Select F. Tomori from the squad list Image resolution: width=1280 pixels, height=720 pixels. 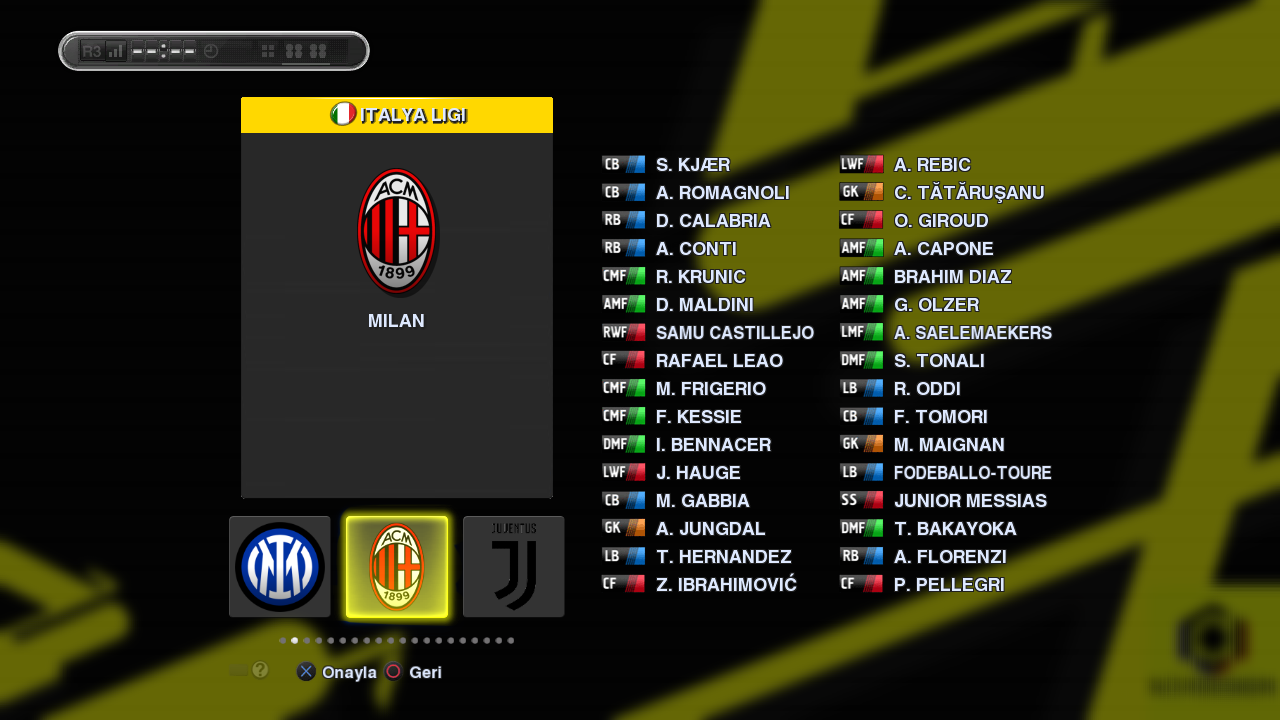[940, 417]
